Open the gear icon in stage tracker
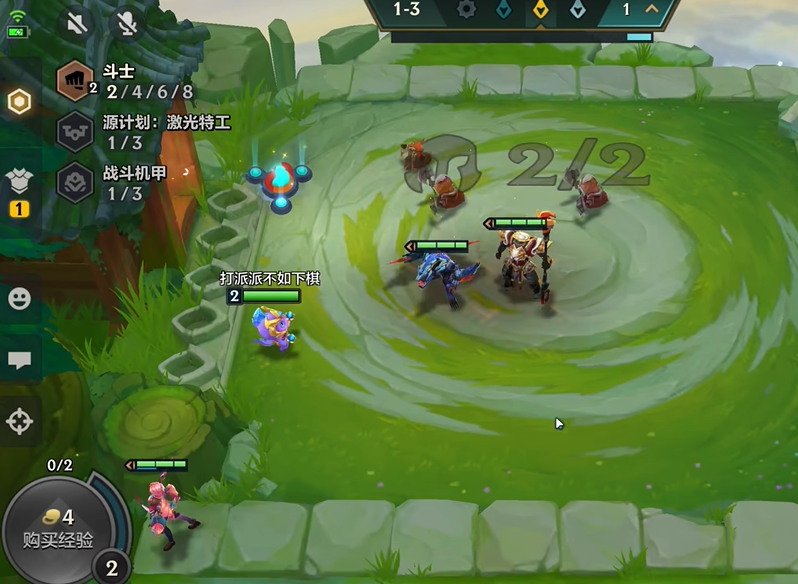Image resolution: width=798 pixels, height=584 pixels. coord(466,10)
